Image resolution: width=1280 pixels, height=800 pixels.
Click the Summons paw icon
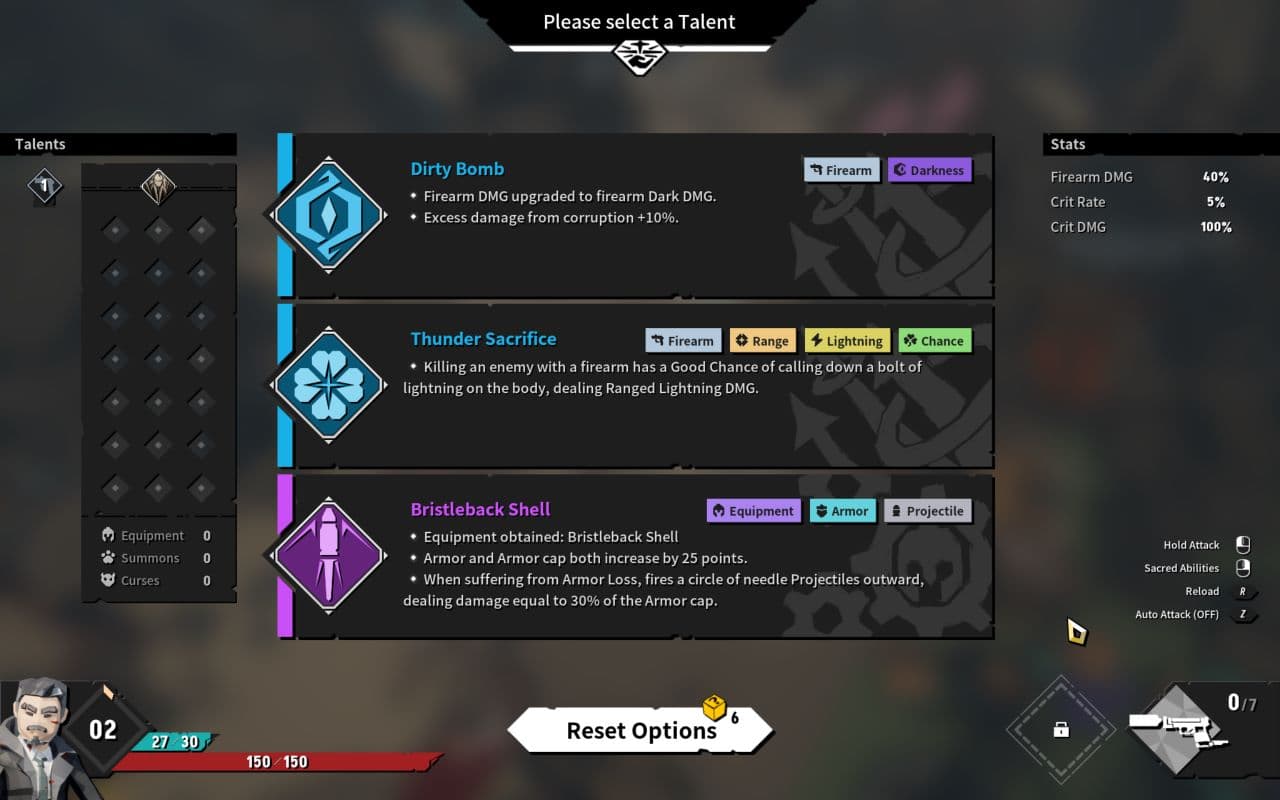pyautogui.click(x=108, y=557)
